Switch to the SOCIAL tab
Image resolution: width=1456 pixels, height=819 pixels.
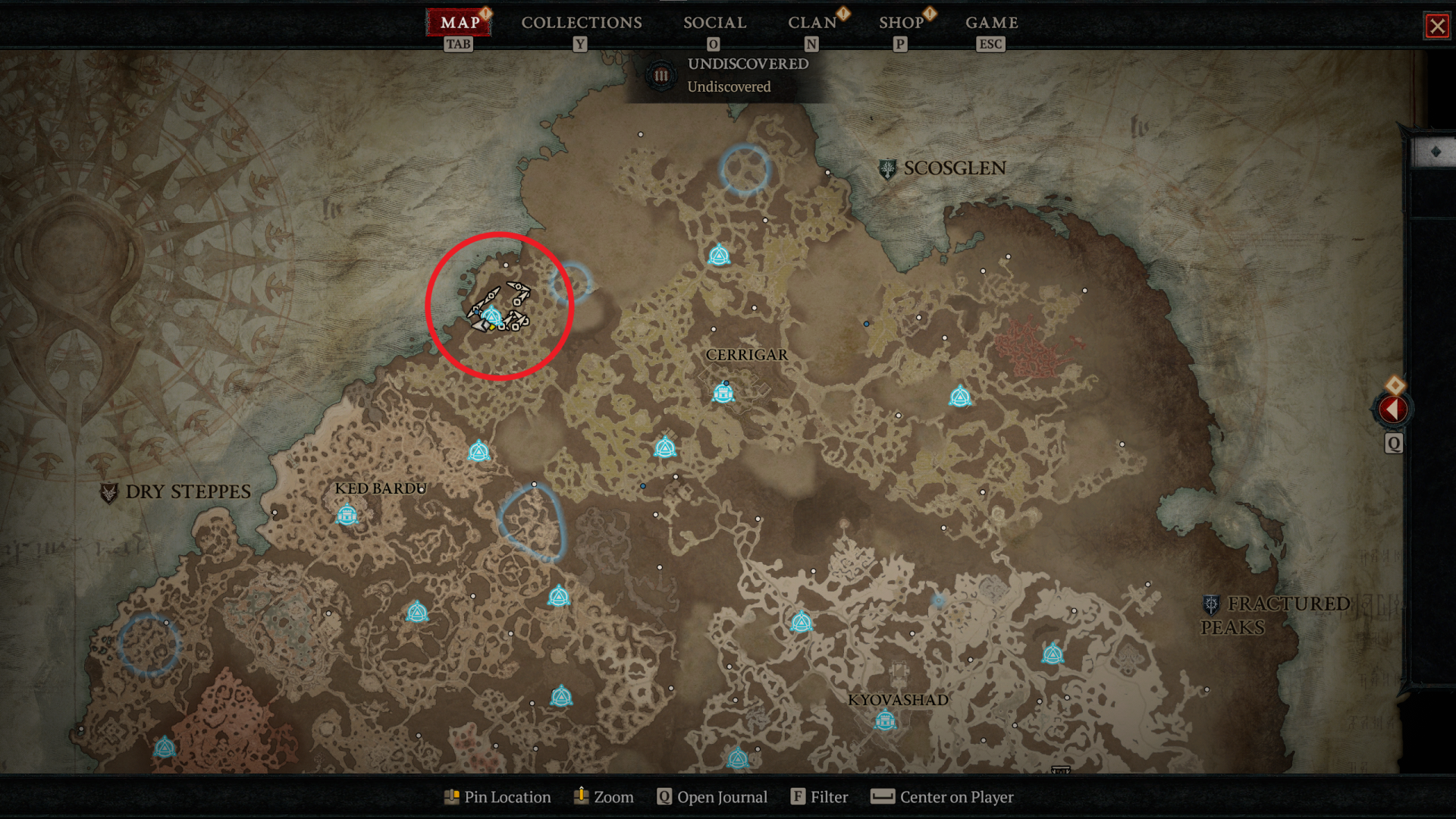pos(715,23)
